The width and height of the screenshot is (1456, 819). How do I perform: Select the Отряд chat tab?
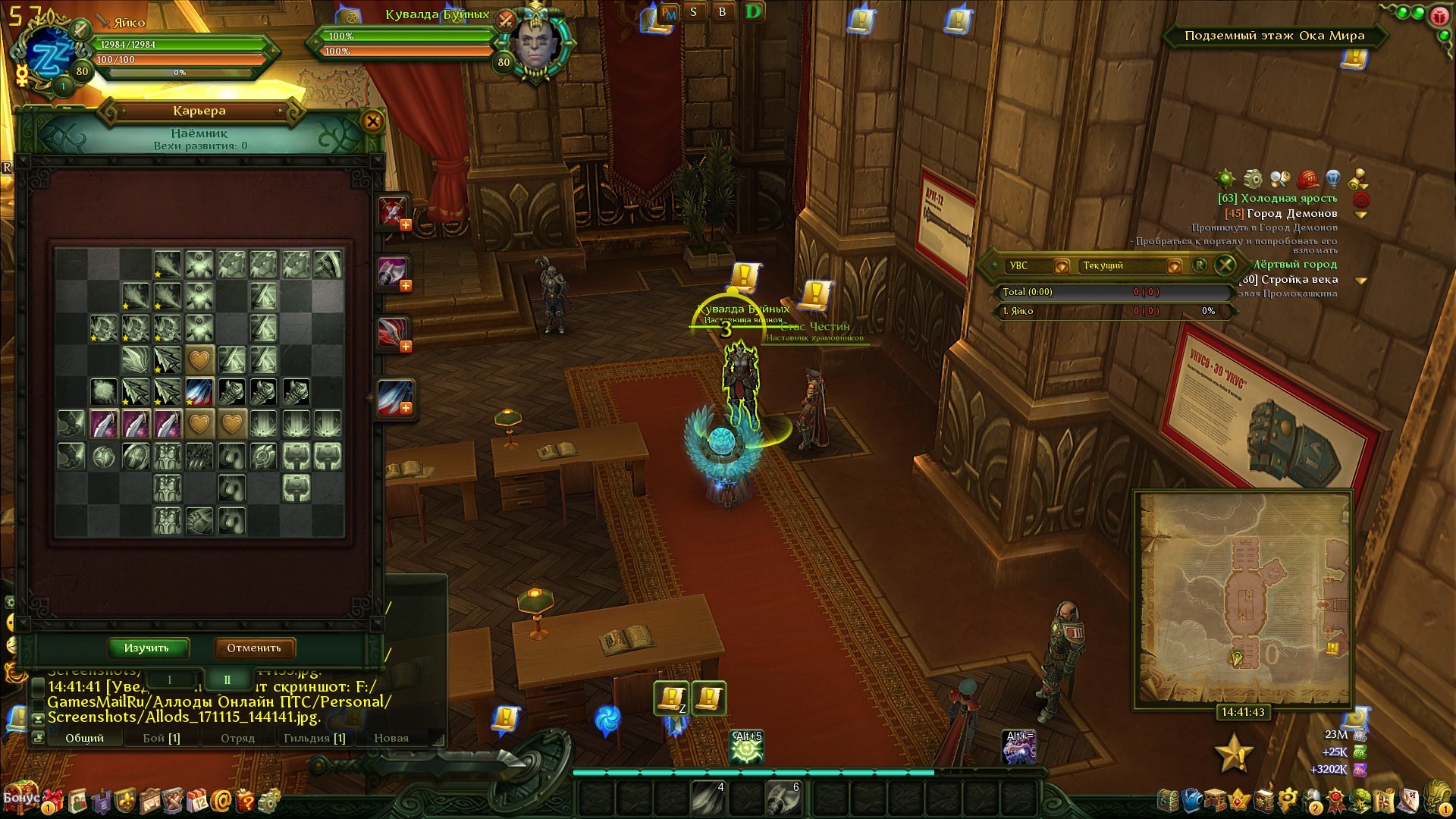(237, 738)
